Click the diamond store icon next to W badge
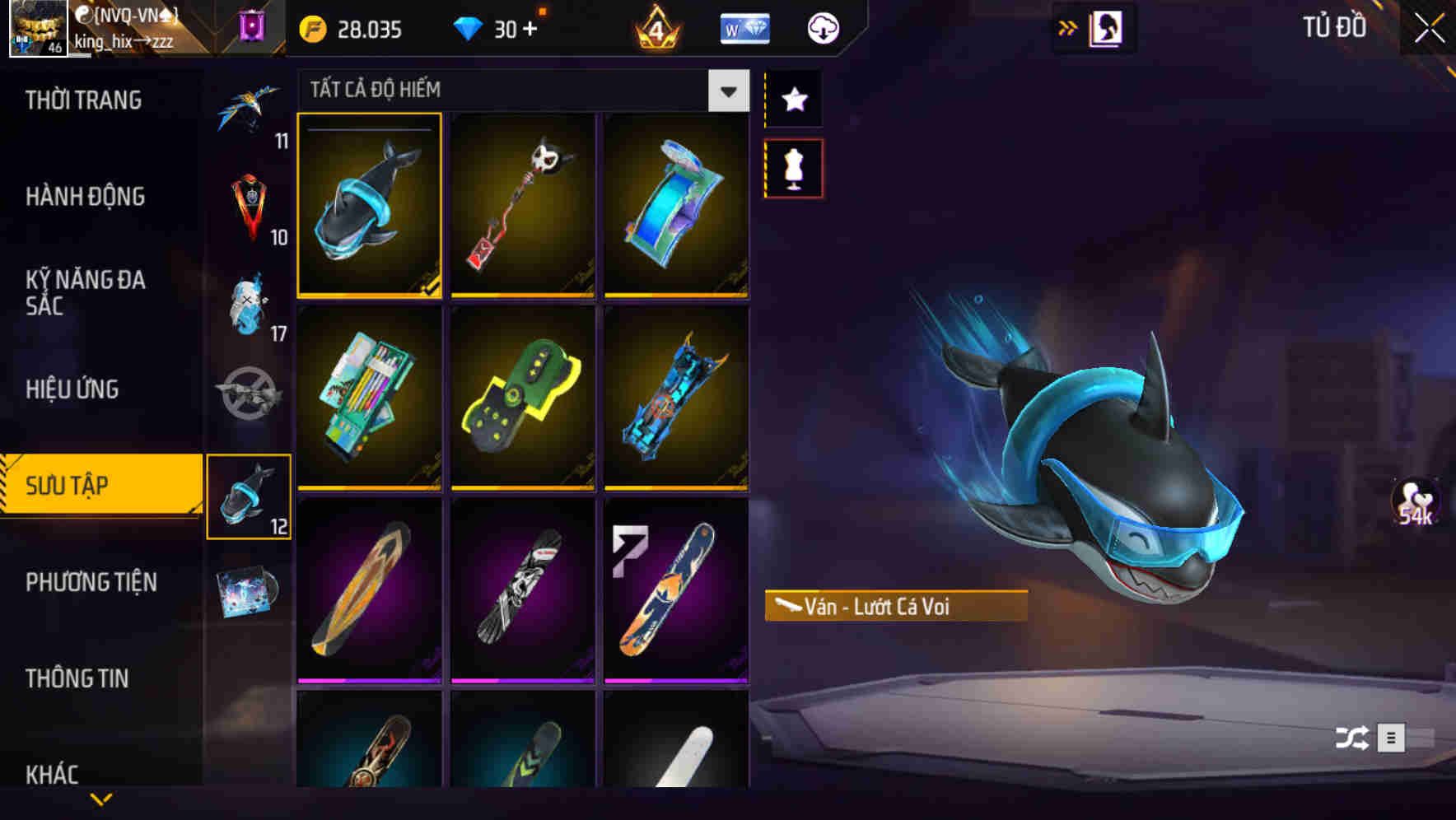Viewport: 1456px width, 820px height. 745,27
